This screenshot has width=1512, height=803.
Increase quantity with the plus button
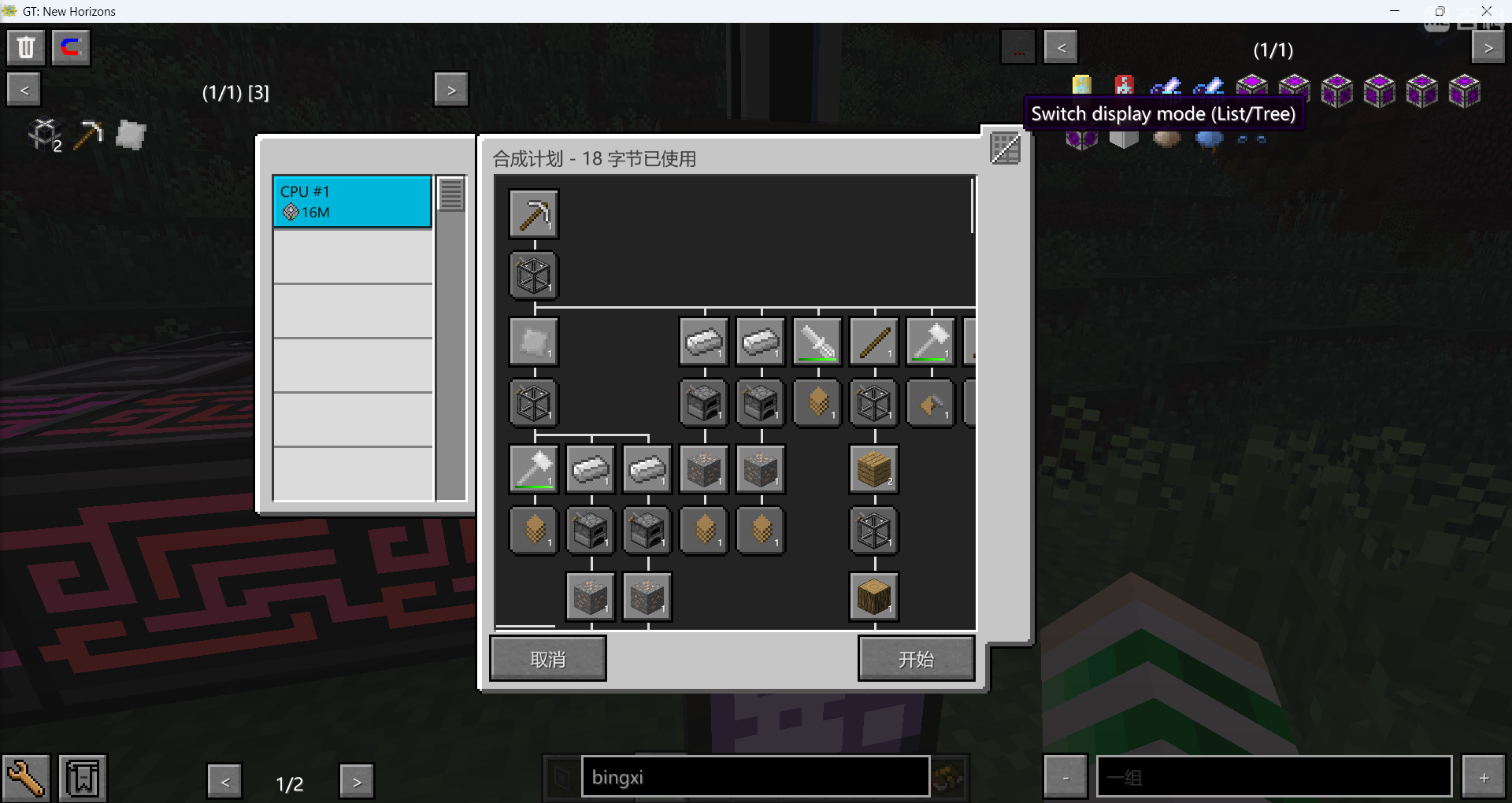point(1484,777)
